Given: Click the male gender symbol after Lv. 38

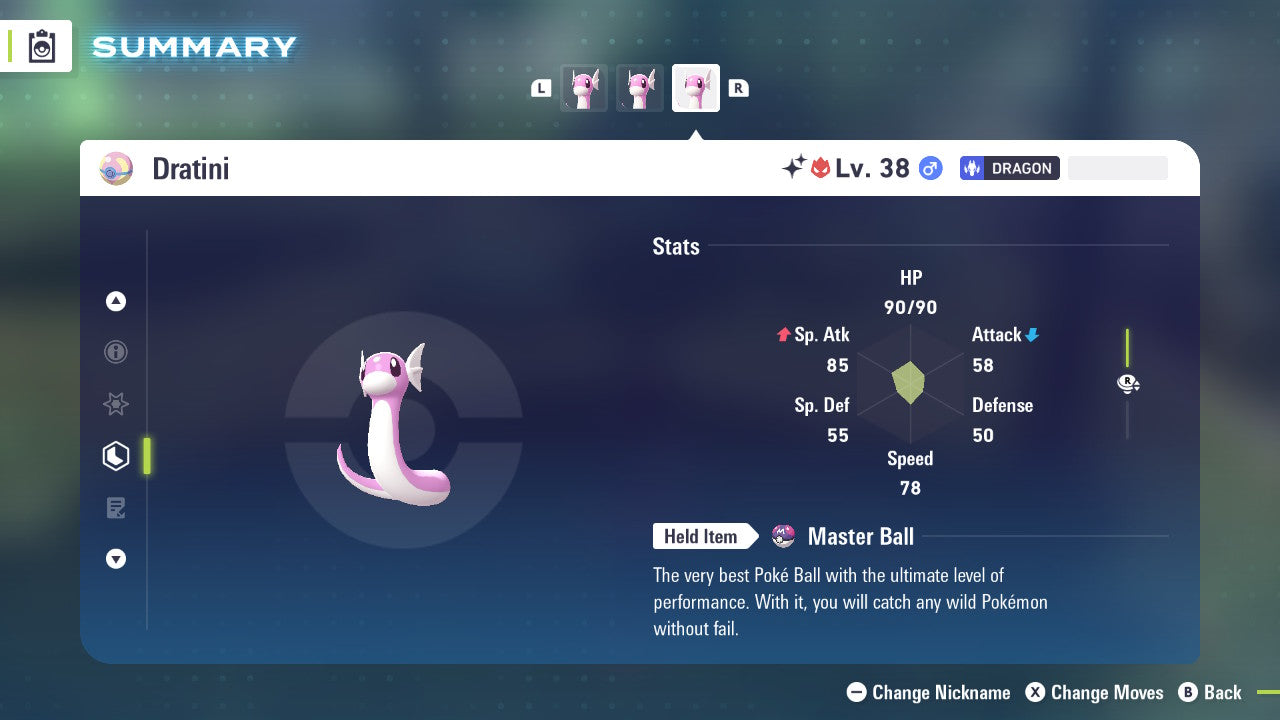Looking at the screenshot, I should (x=929, y=168).
